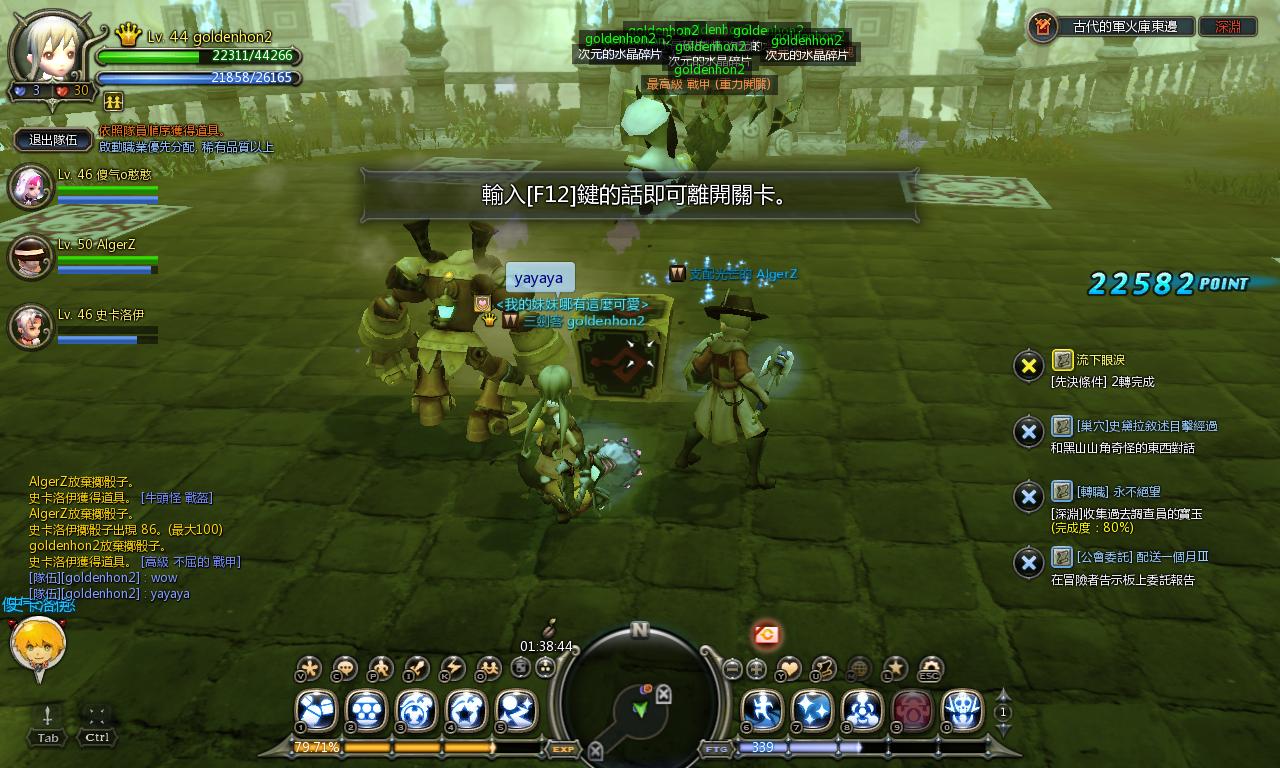Select party member 史卡洛伊's portrait
Image resolution: width=1280 pixels, height=768 pixels.
(30, 326)
